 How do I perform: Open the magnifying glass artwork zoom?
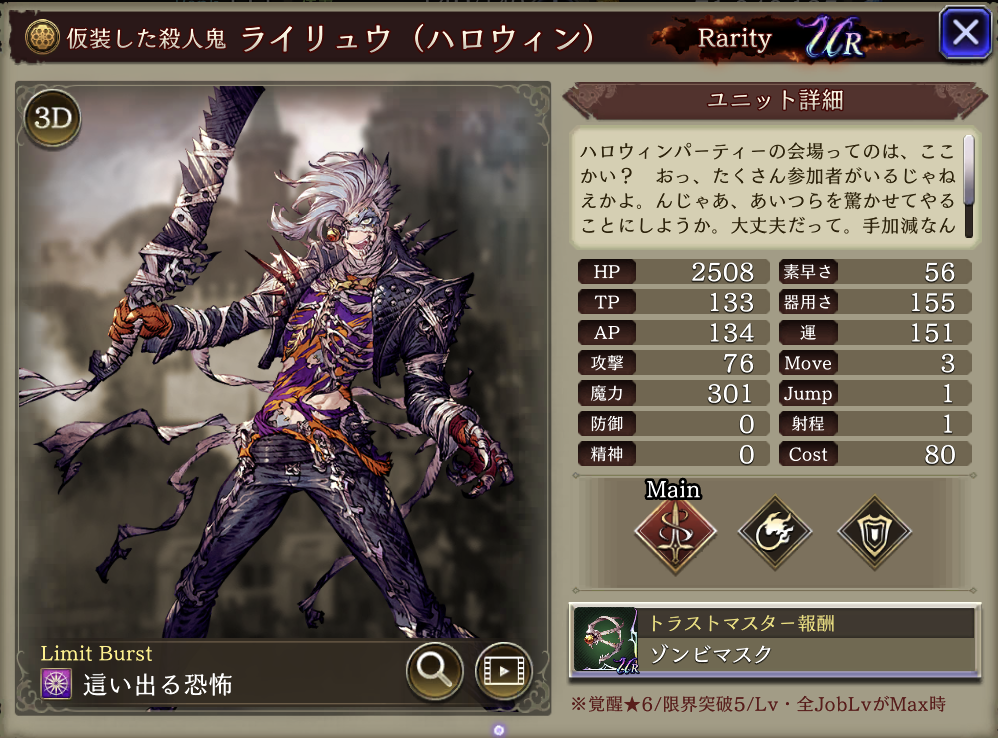point(434,670)
